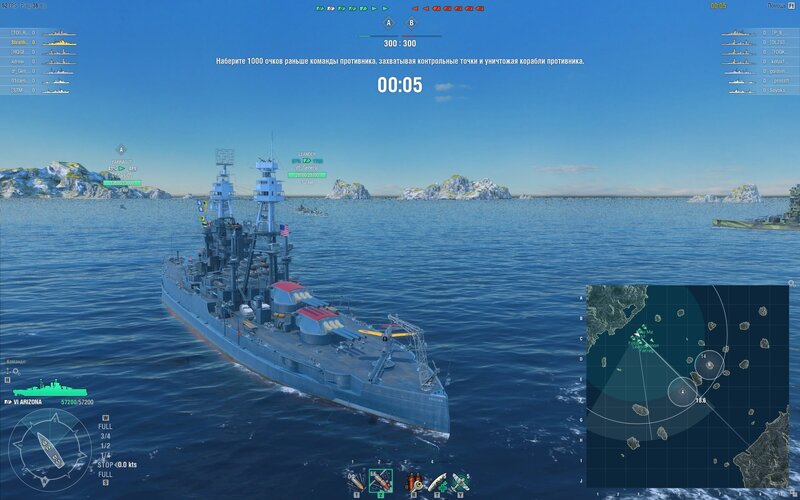Set engine telegraph to upper FULL ahead
The height and width of the screenshot is (500, 800).
[105, 425]
